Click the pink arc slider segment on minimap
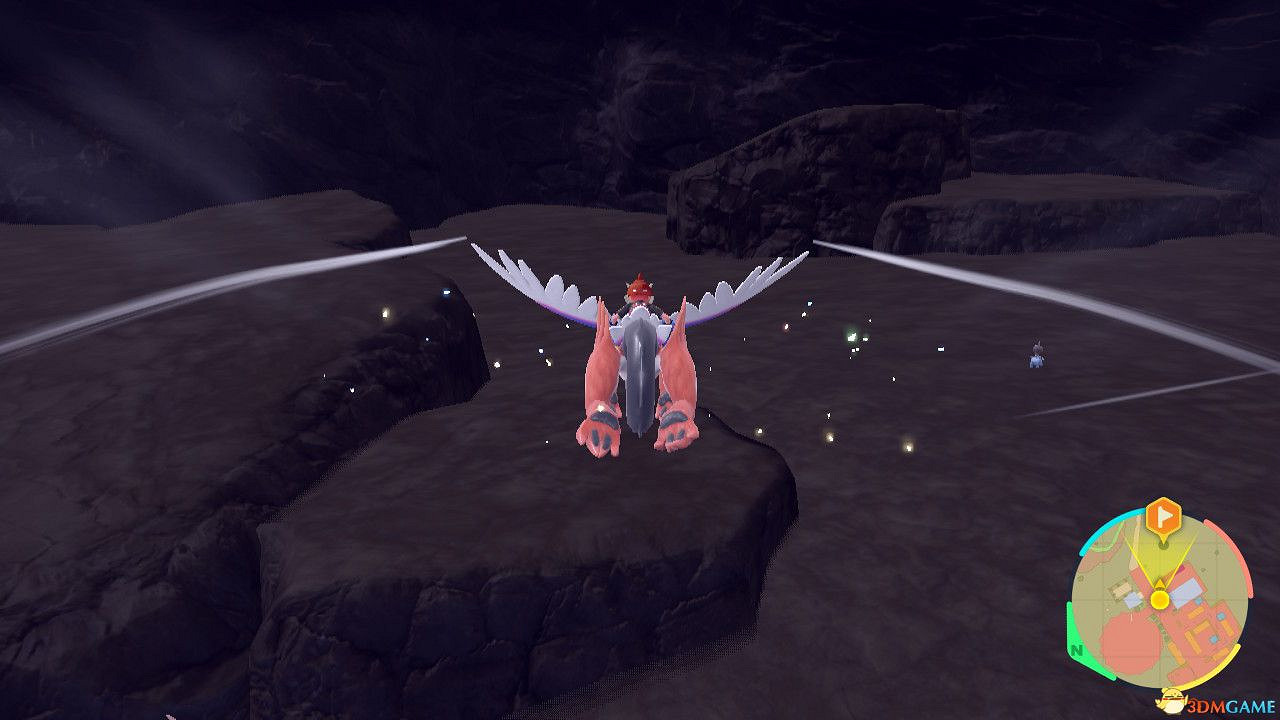This screenshot has height=720, width=1280. [1239, 560]
